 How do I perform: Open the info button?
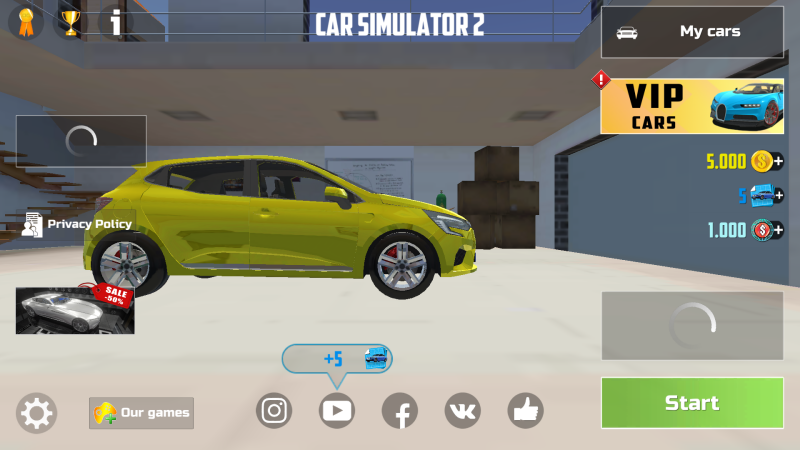pyautogui.click(x=116, y=21)
